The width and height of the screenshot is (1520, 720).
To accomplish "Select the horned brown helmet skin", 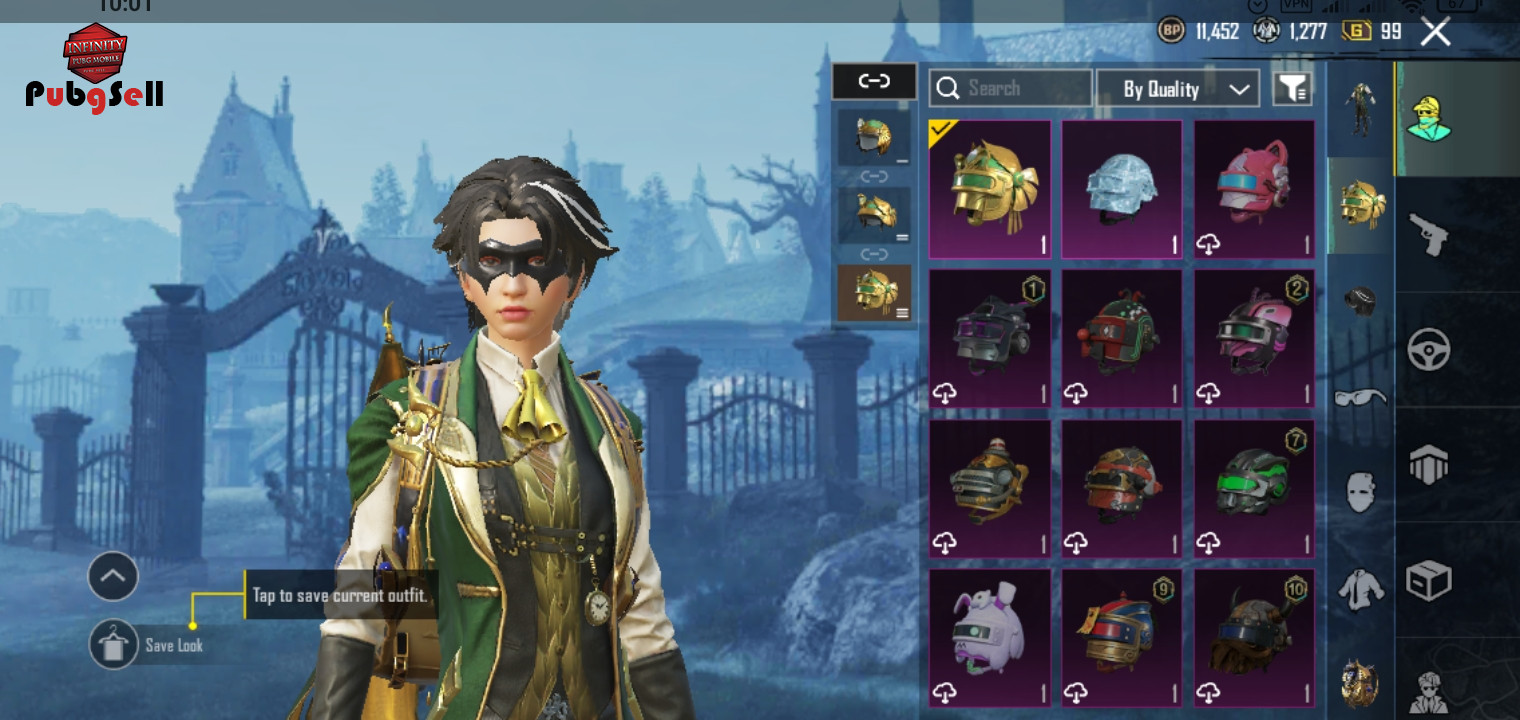I will coord(1254,638).
